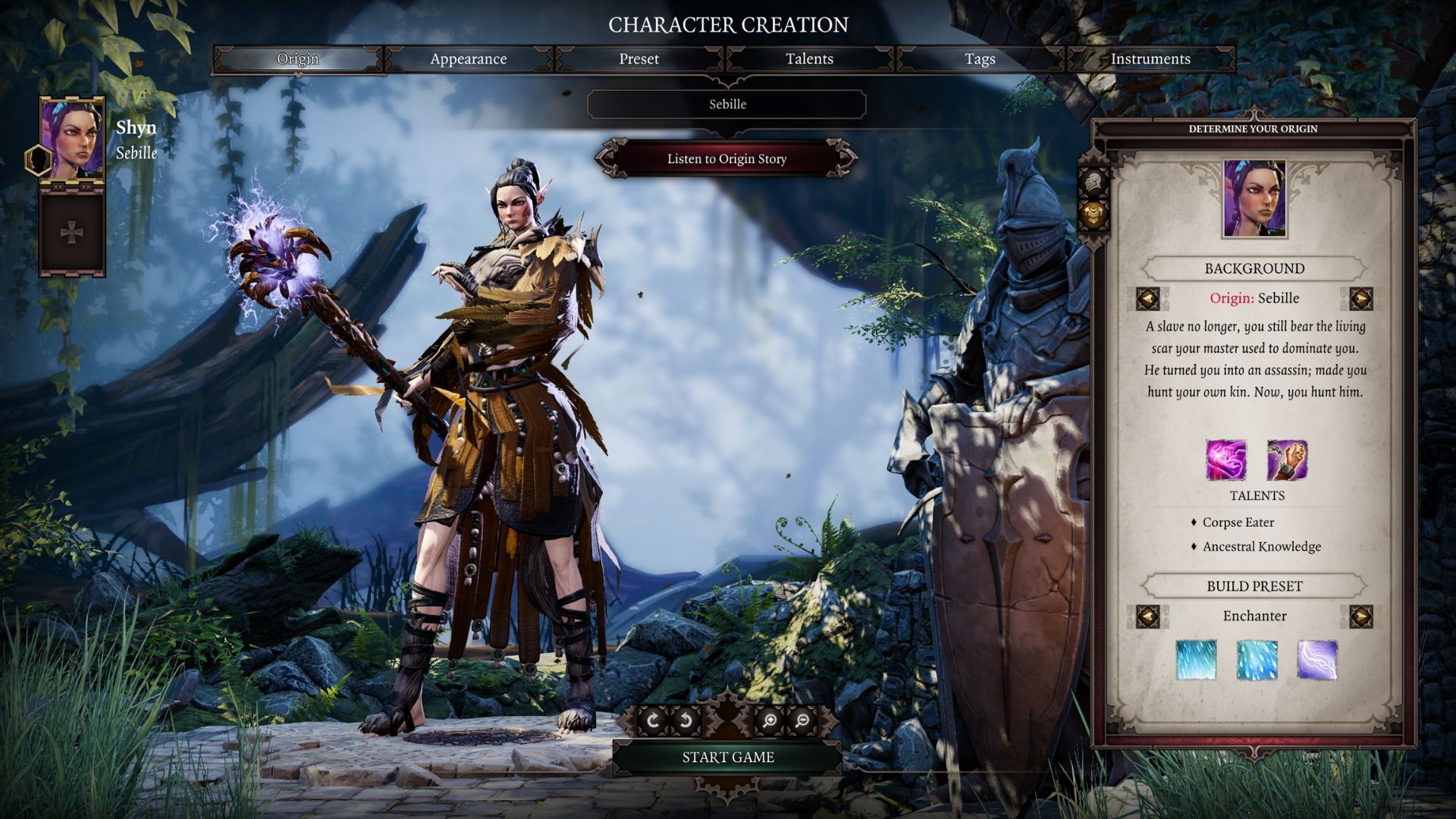Choose the previous origin
The height and width of the screenshot is (819, 1456).
pos(1147,299)
